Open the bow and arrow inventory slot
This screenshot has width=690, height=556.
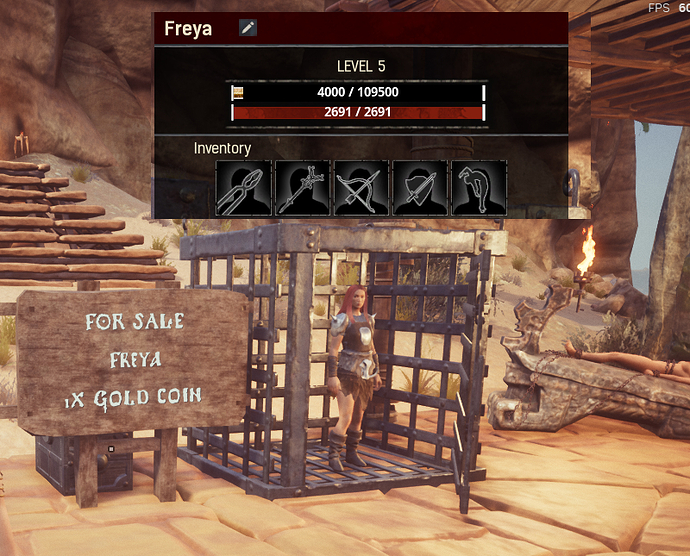coord(360,188)
